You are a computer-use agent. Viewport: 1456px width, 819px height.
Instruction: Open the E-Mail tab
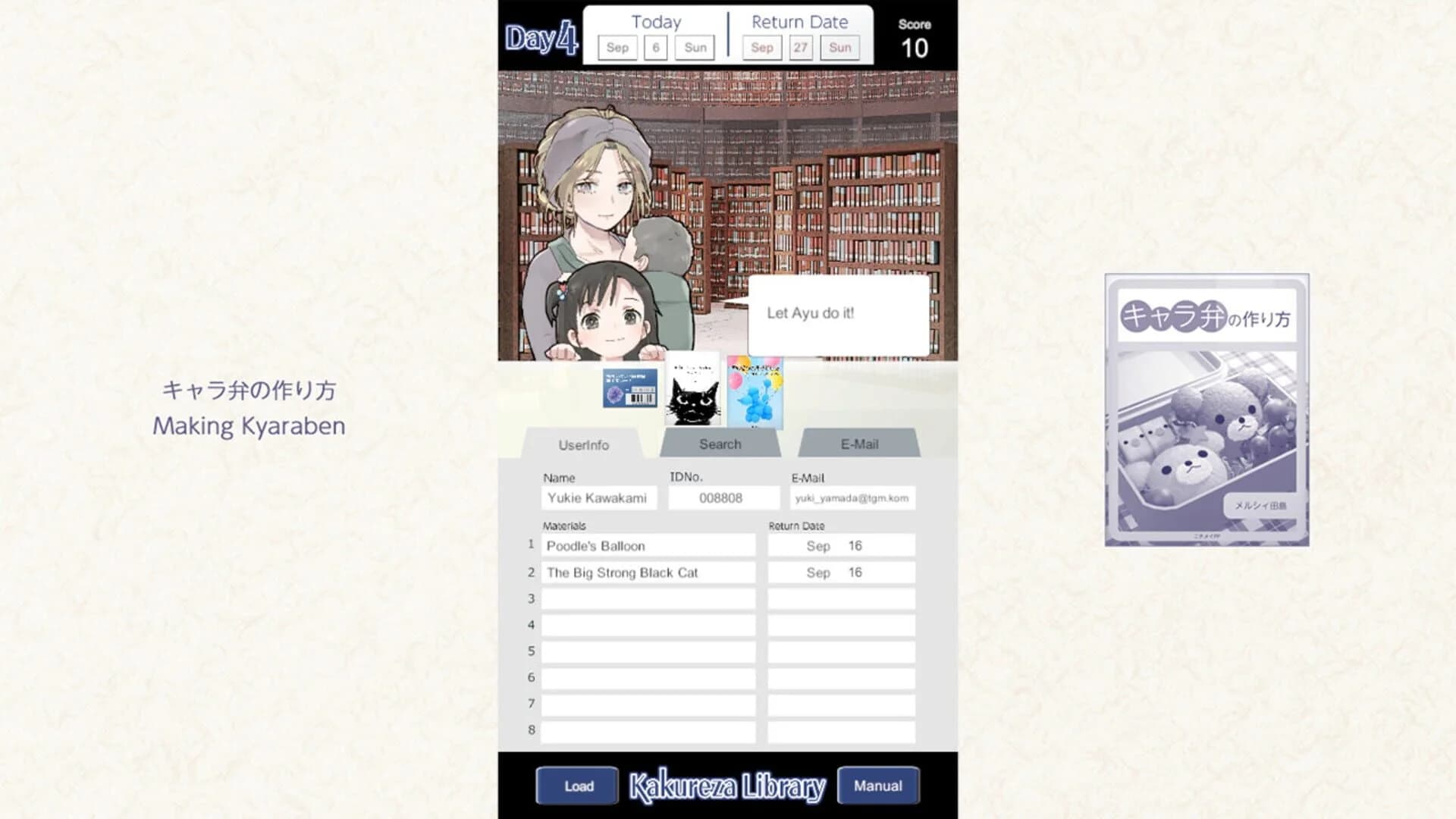pyautogui.click(x=858, y=444)
